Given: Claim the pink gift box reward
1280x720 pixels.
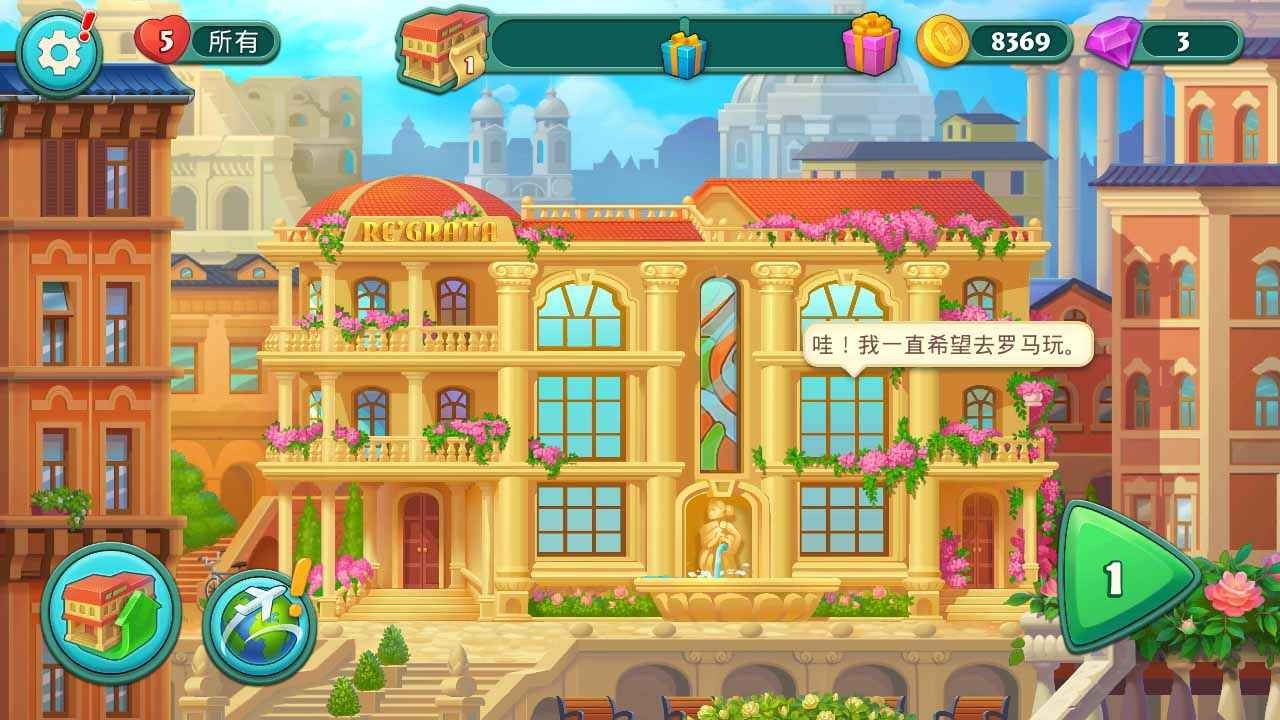Looking at the screenshot, I should [x=870, y=44].
